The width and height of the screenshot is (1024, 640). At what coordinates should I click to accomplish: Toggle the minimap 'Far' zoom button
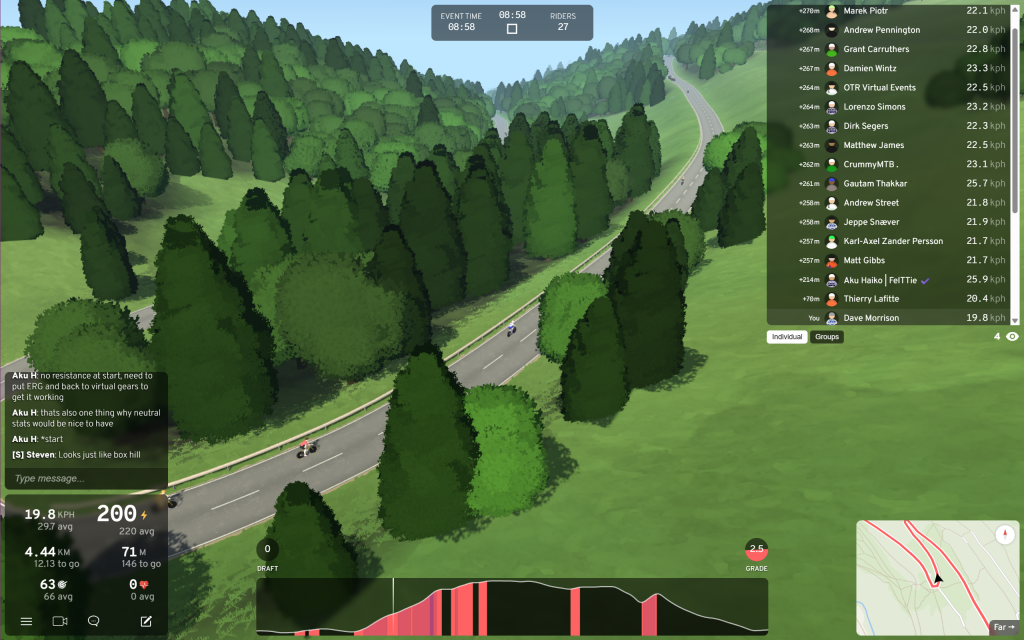1003,628
